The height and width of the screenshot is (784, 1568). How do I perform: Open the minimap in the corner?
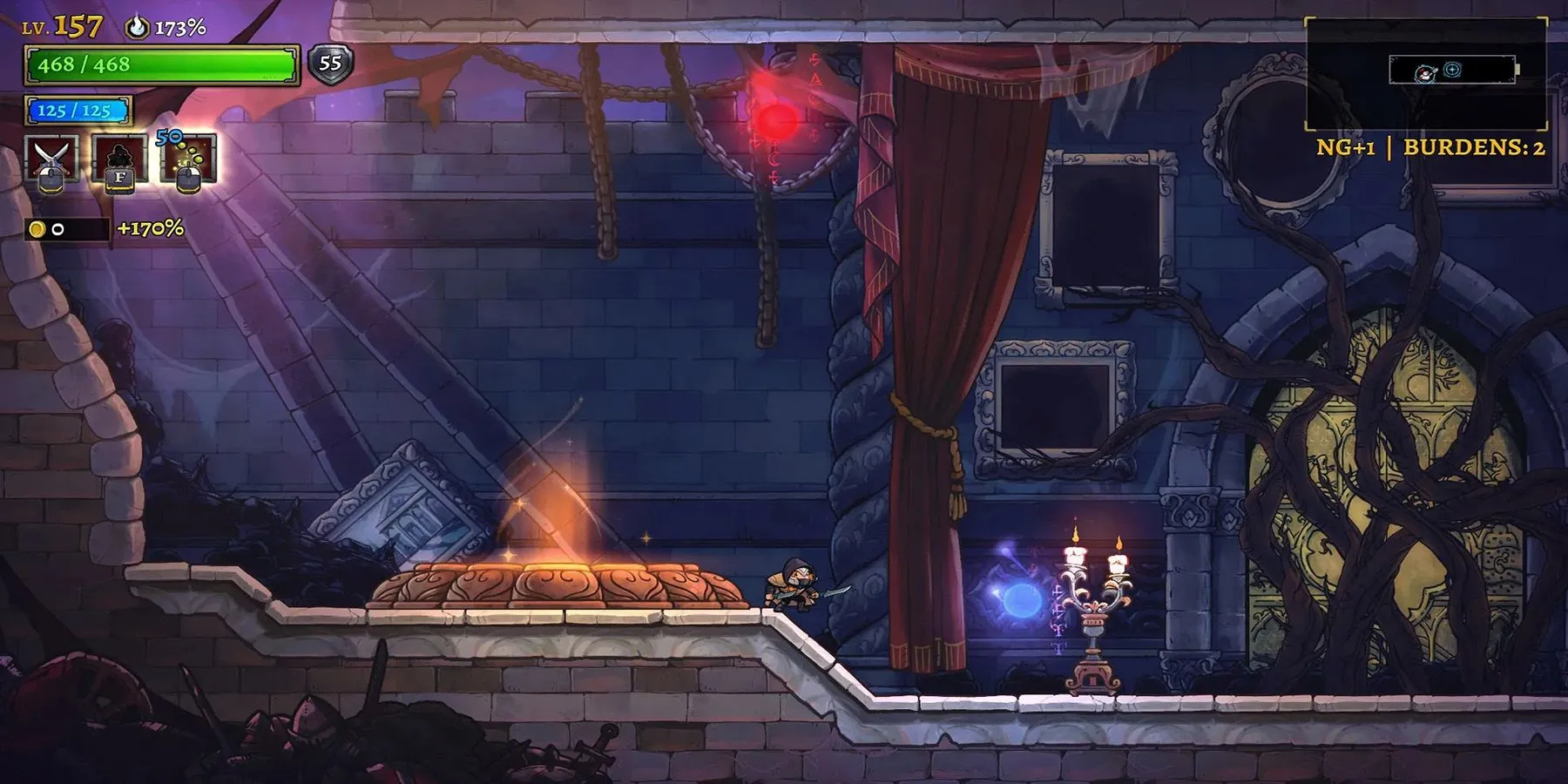click(x=1426, y=73)
